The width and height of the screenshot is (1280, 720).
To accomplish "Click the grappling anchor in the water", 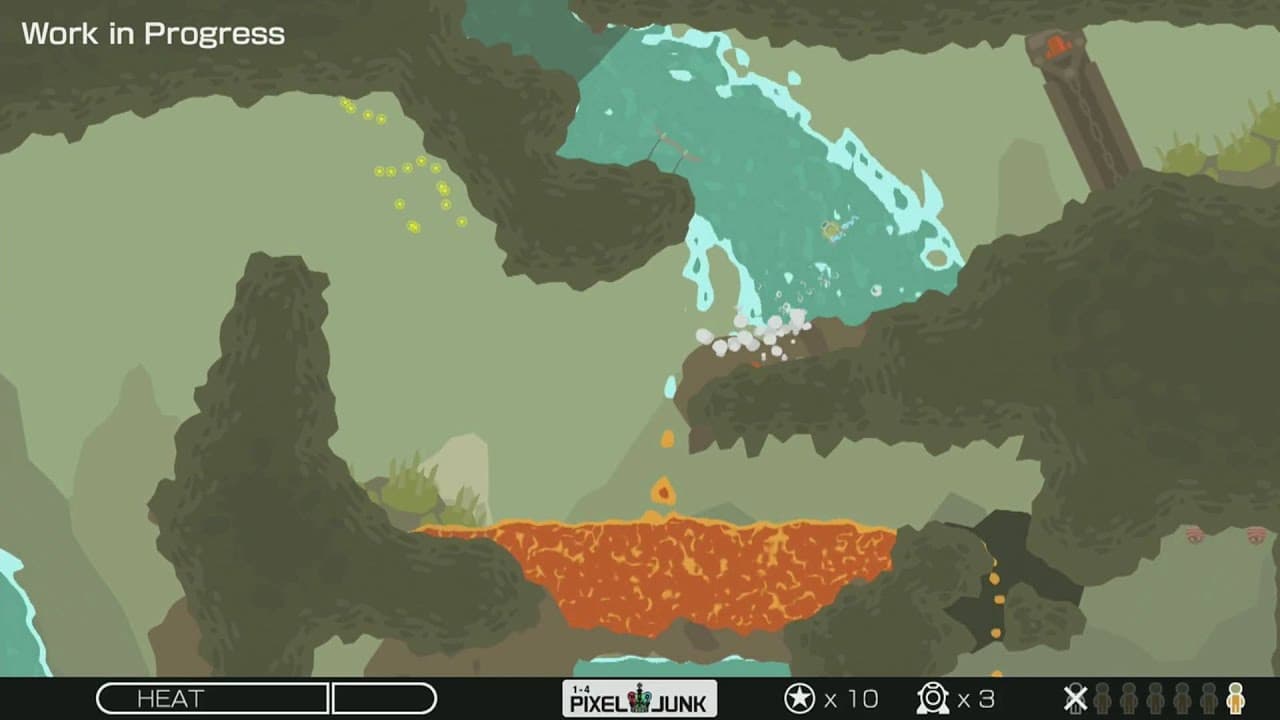I will tap(663, 150).
